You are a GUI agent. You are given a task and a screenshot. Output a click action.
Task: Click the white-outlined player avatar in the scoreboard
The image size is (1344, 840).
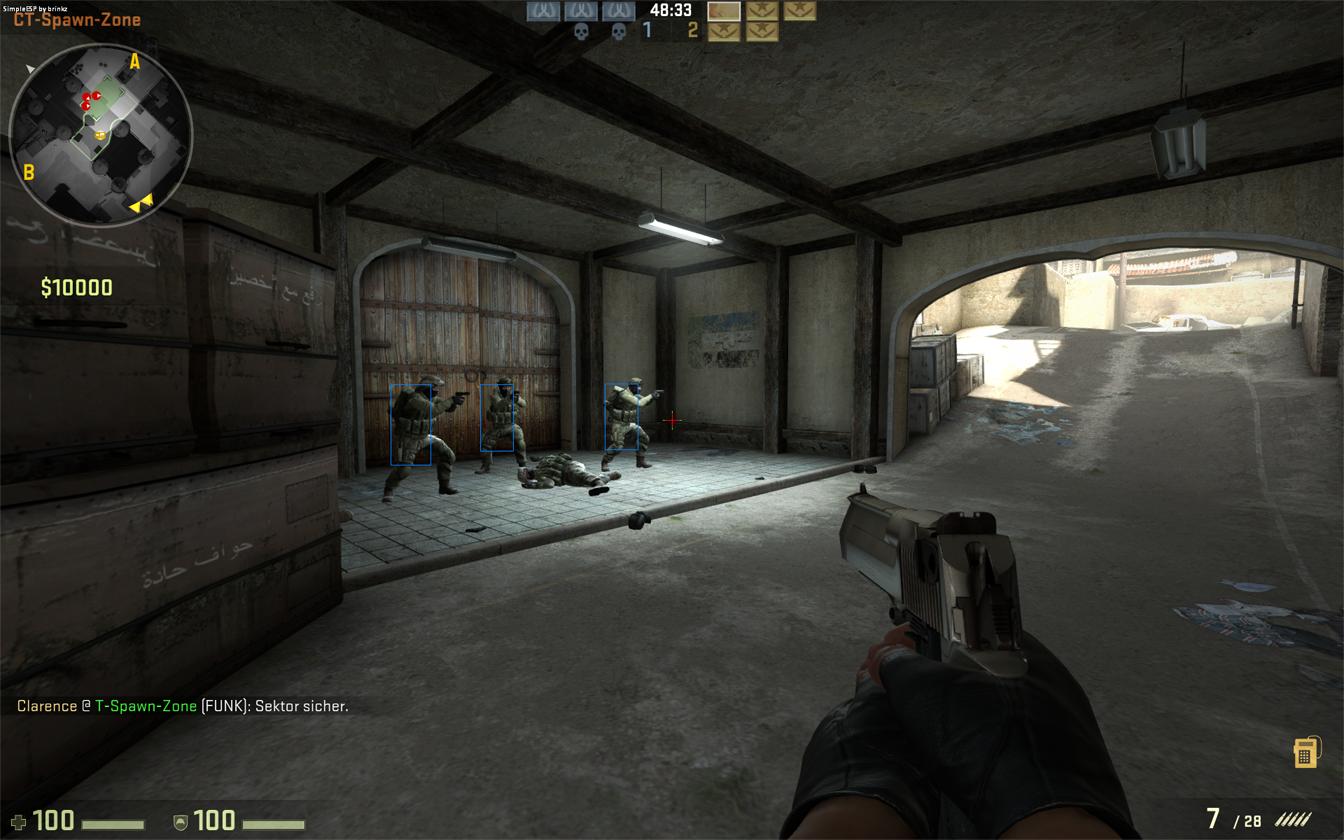pos(724,11)
